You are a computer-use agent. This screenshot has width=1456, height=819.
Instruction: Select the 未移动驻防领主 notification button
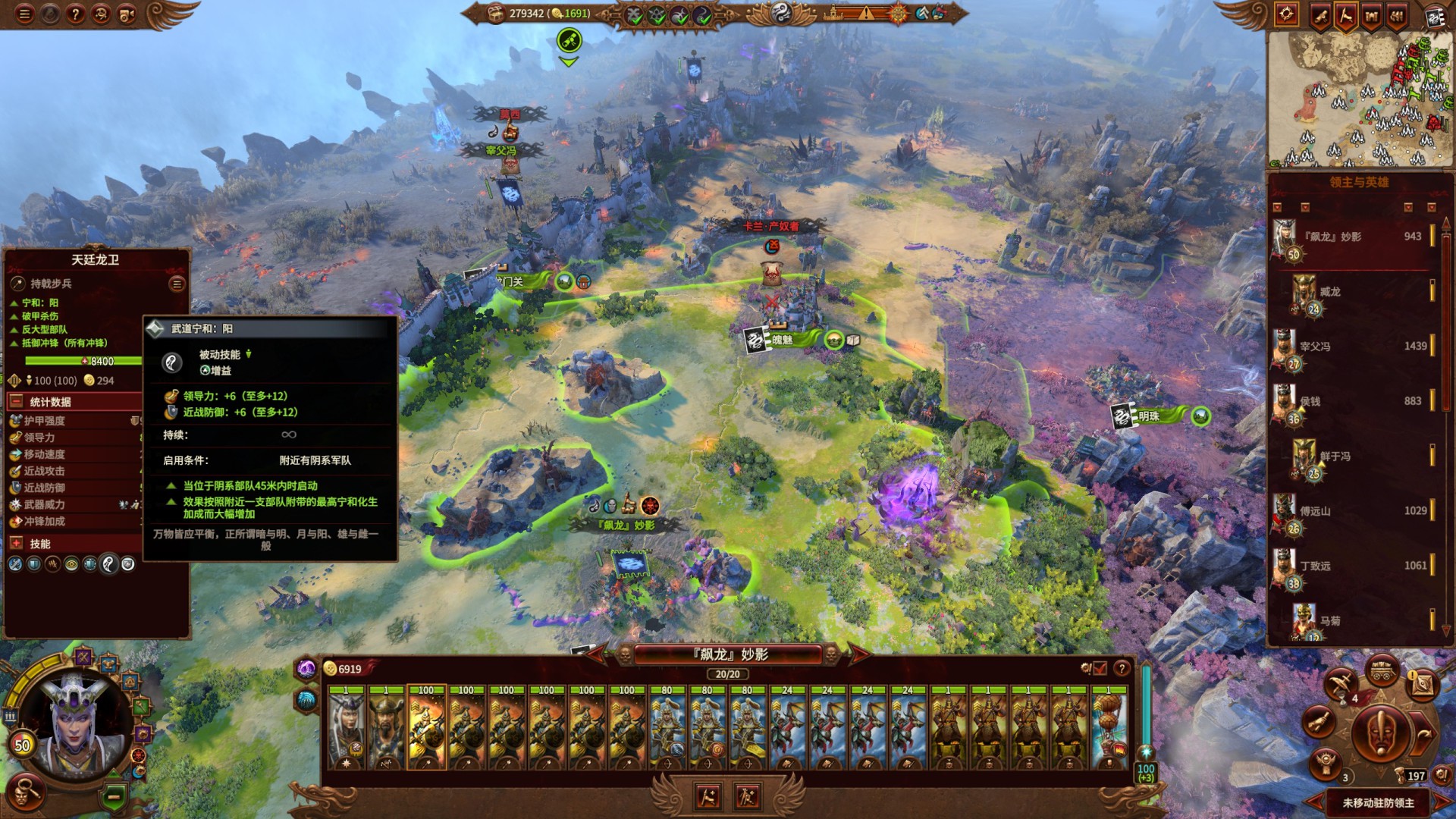[1378, 802]
